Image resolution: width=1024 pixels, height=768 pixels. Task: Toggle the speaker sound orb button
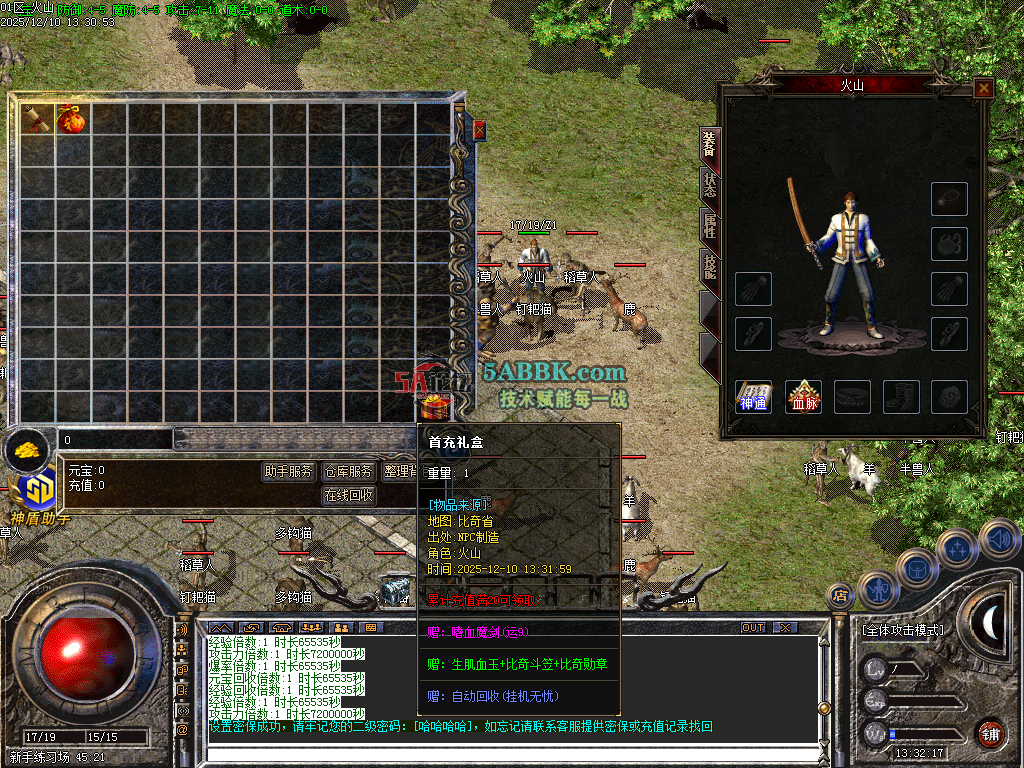point(1000,540)
